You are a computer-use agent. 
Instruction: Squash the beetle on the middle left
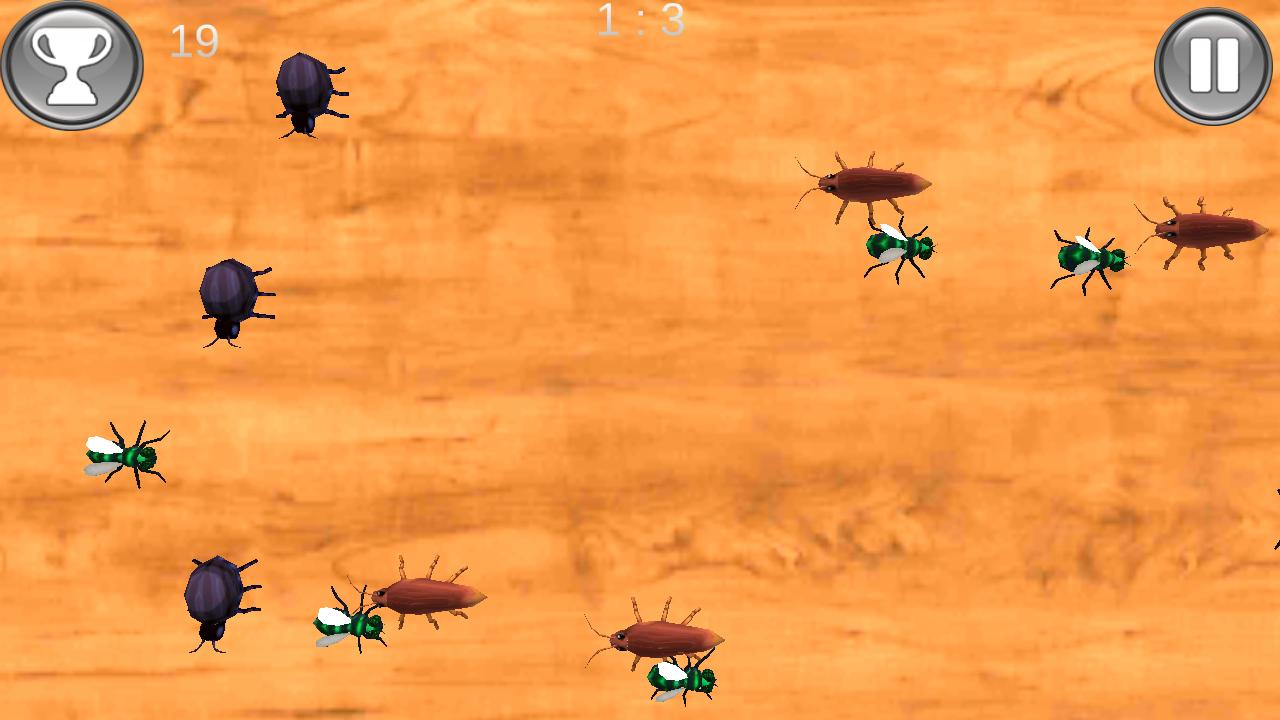[x=228, y=300]
